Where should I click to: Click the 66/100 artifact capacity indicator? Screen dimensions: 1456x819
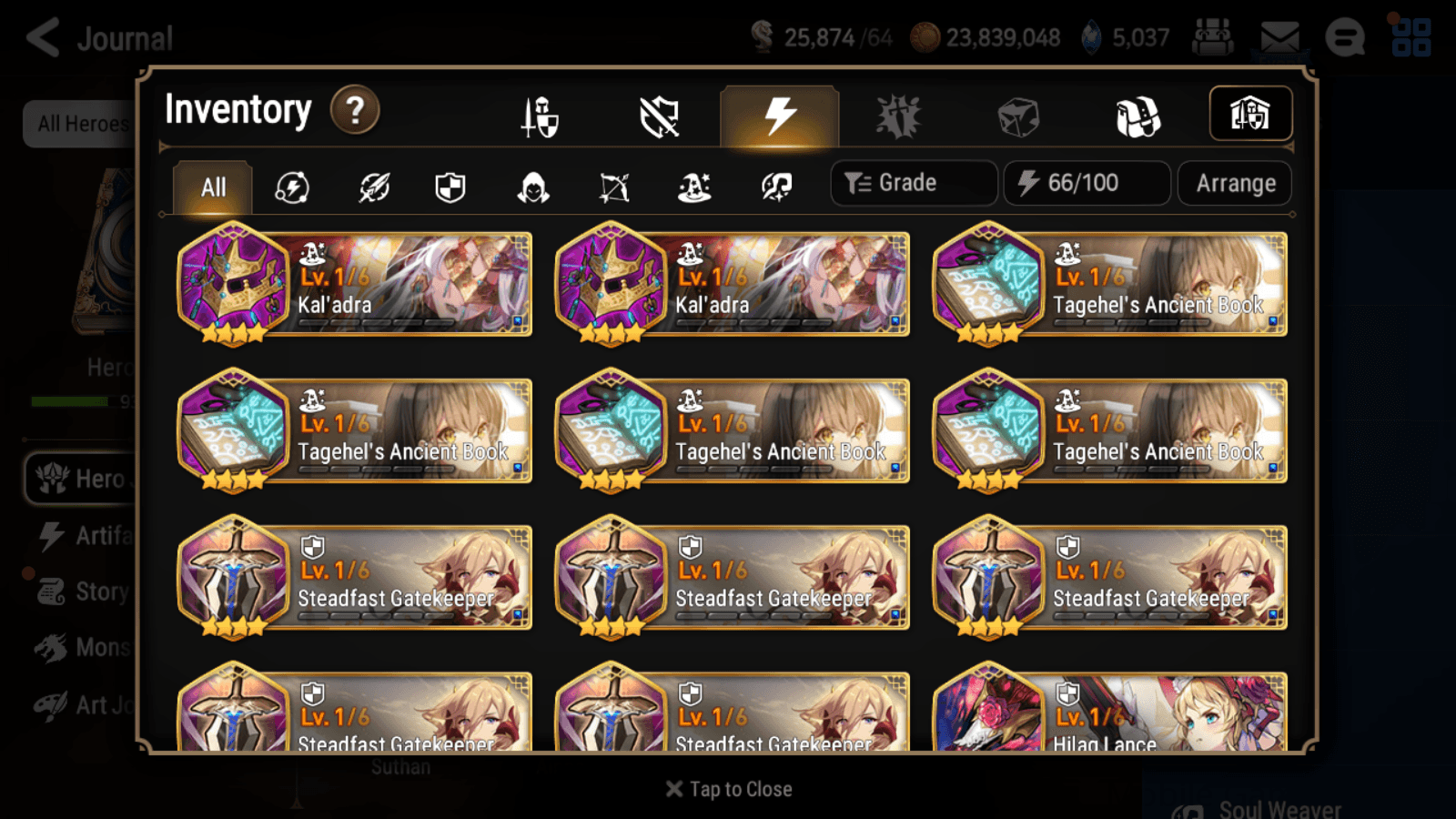[1087, 183]
